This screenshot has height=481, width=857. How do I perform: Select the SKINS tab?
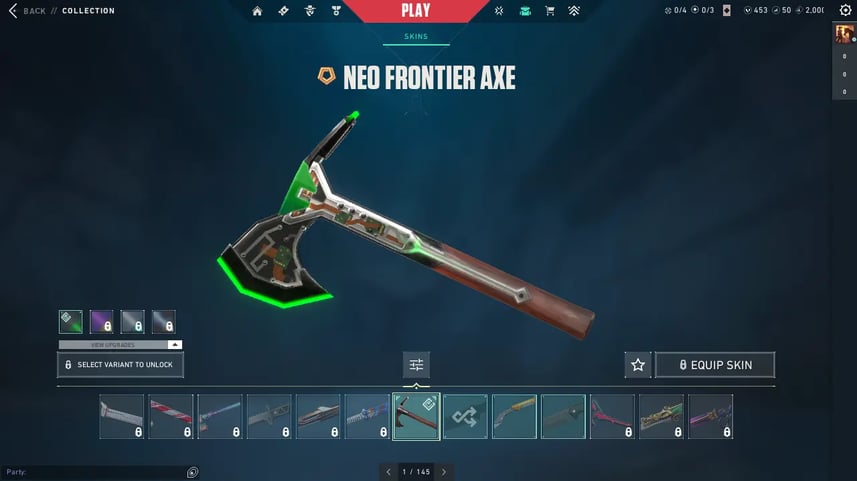(x=415, y=37)
